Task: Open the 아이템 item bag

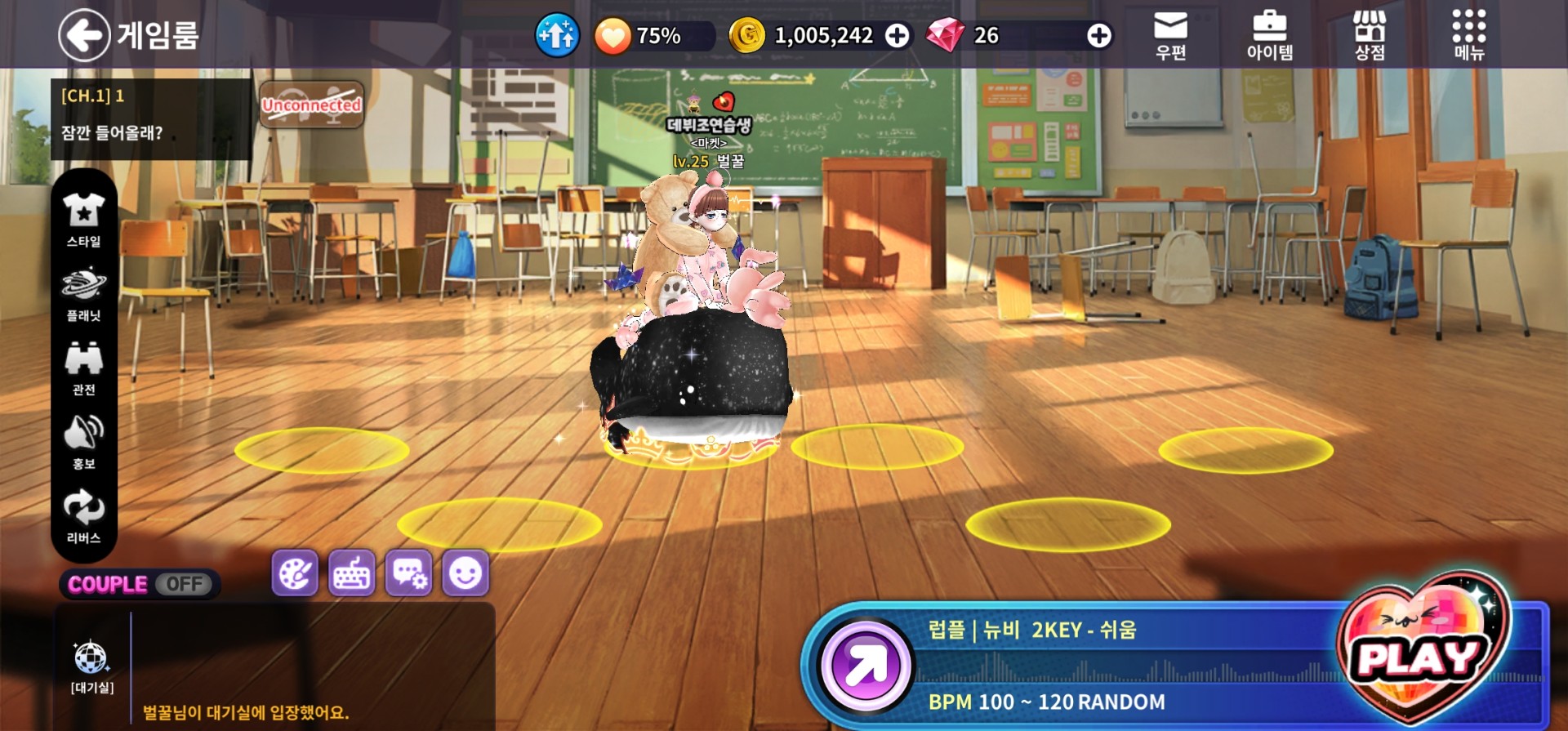Action: [1269, 35]
